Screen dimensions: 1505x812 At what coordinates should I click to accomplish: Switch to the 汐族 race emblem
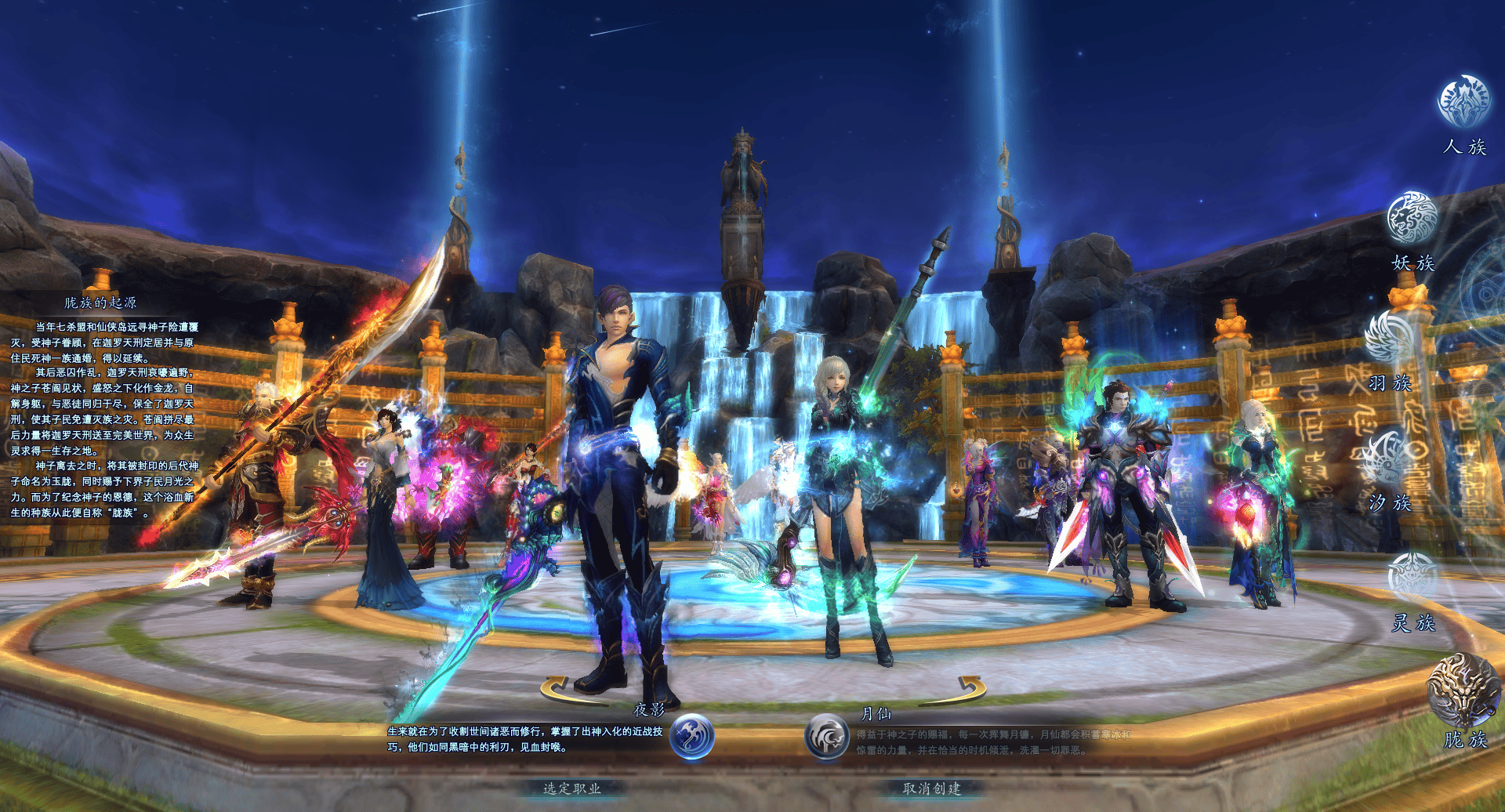(x=1390, y=458)
